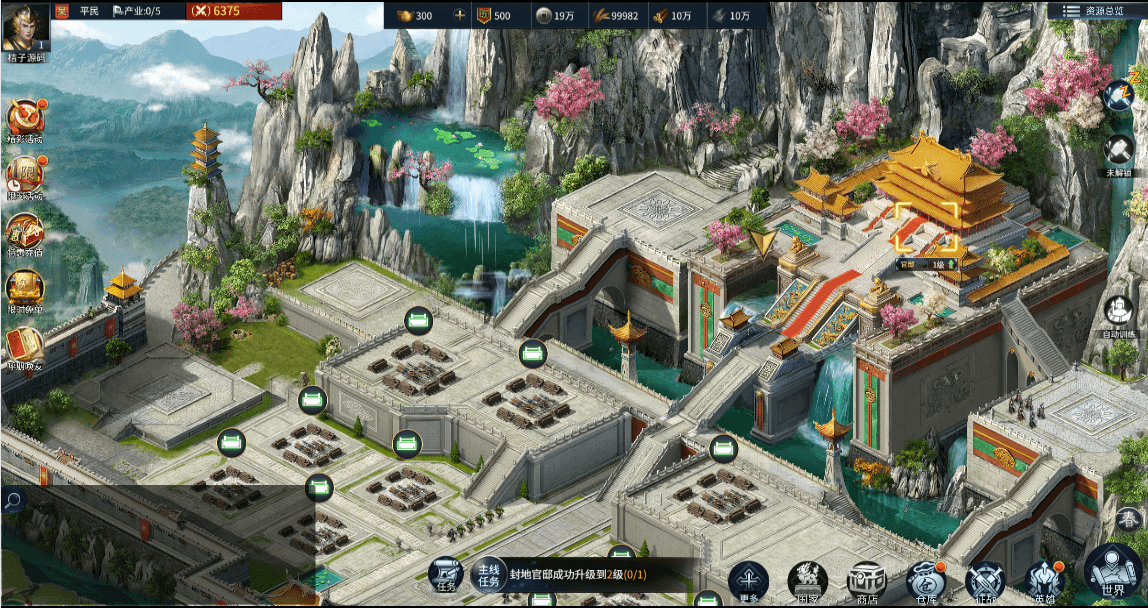Open the 仓库 warehouse bag
Viewport: 1148px width, 608px height.
(x=925, y=581)
